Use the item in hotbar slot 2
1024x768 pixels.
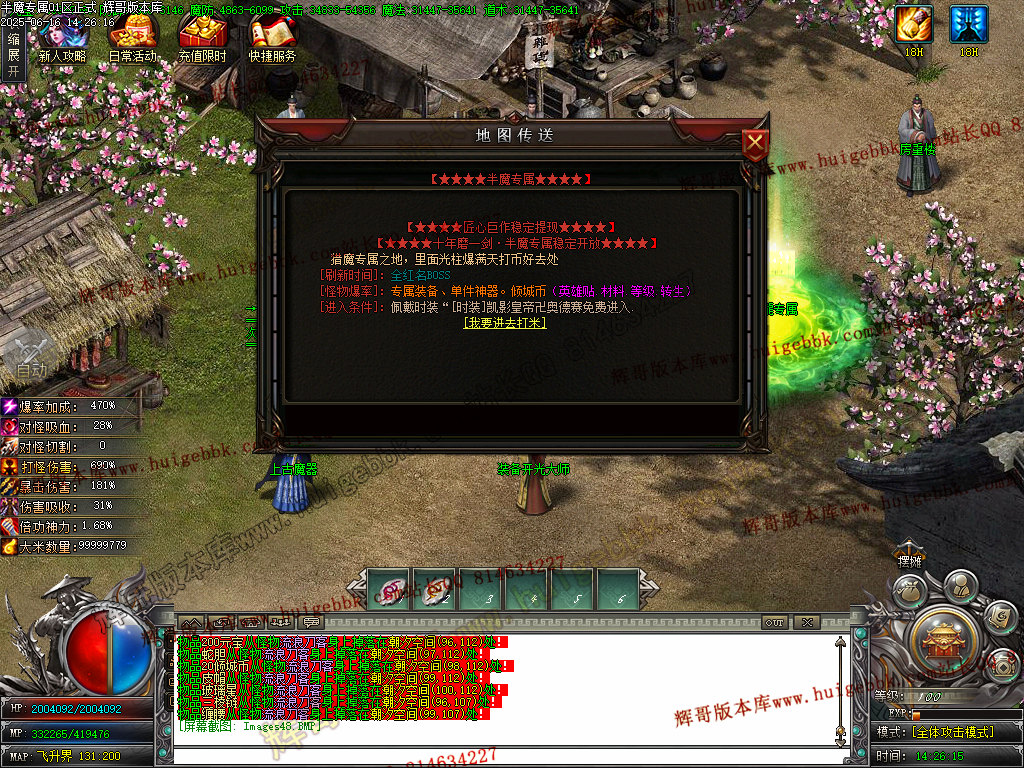point(435,590)
